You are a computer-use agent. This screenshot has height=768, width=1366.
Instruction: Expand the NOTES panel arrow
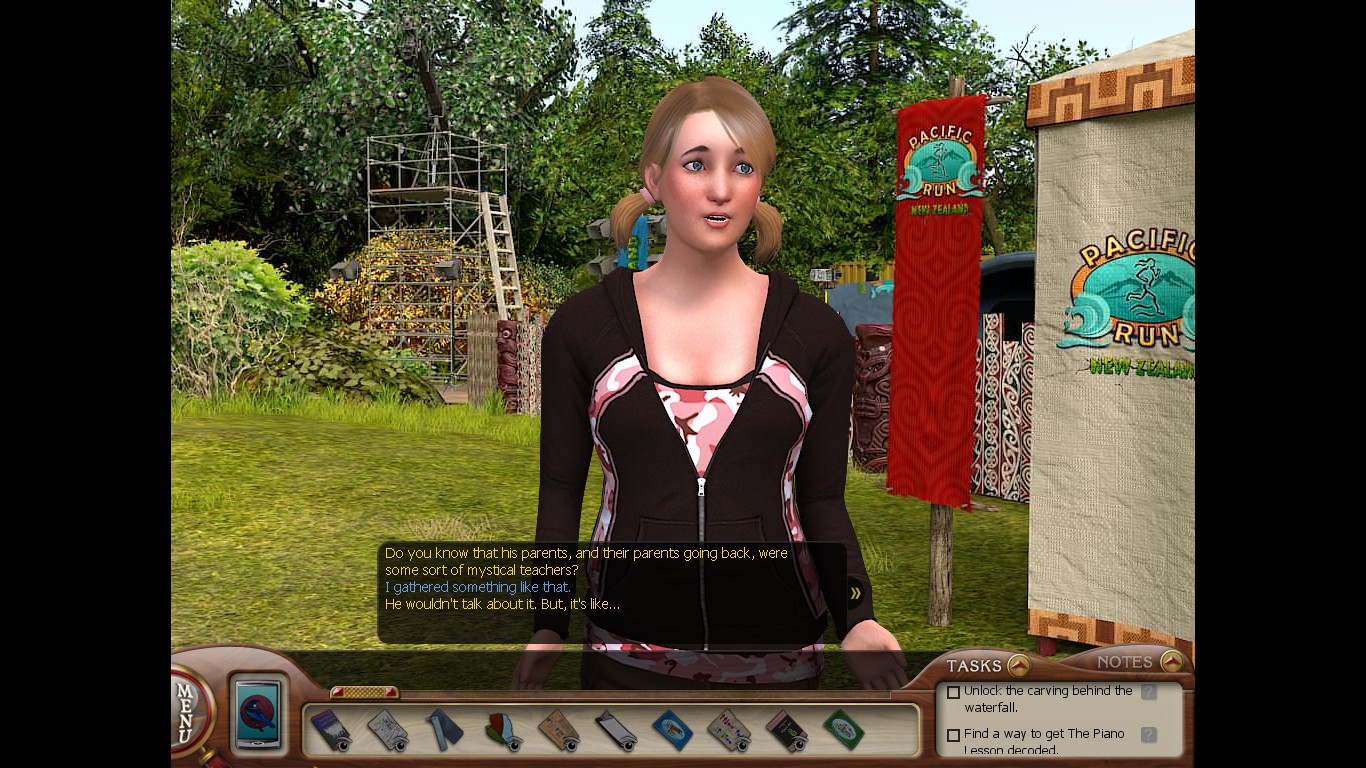tap(1171, 661)
